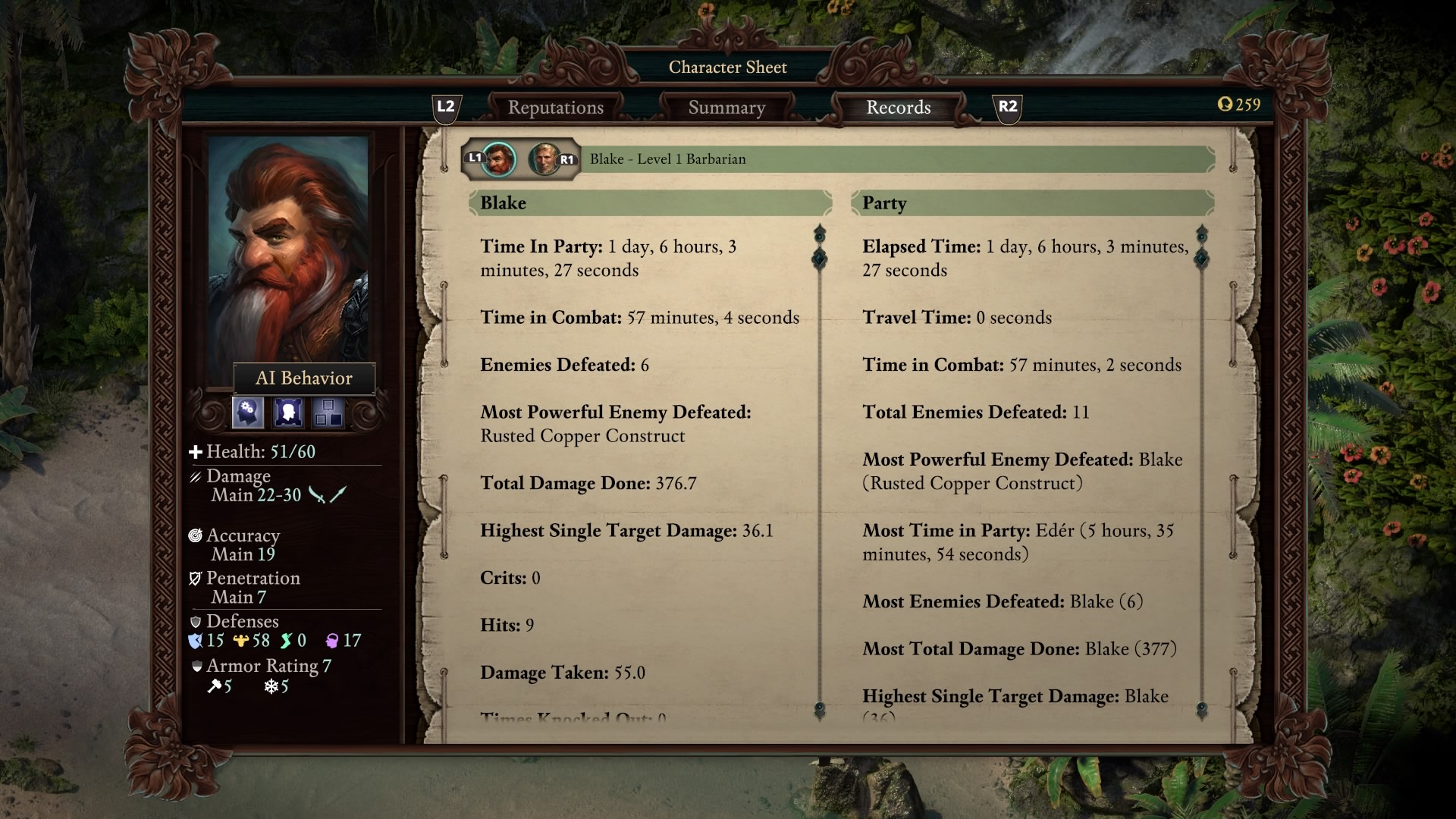Screen dimensions: 1456x819
Task: Toggle the green Reflex defense icon
Action: click(287, 641)
